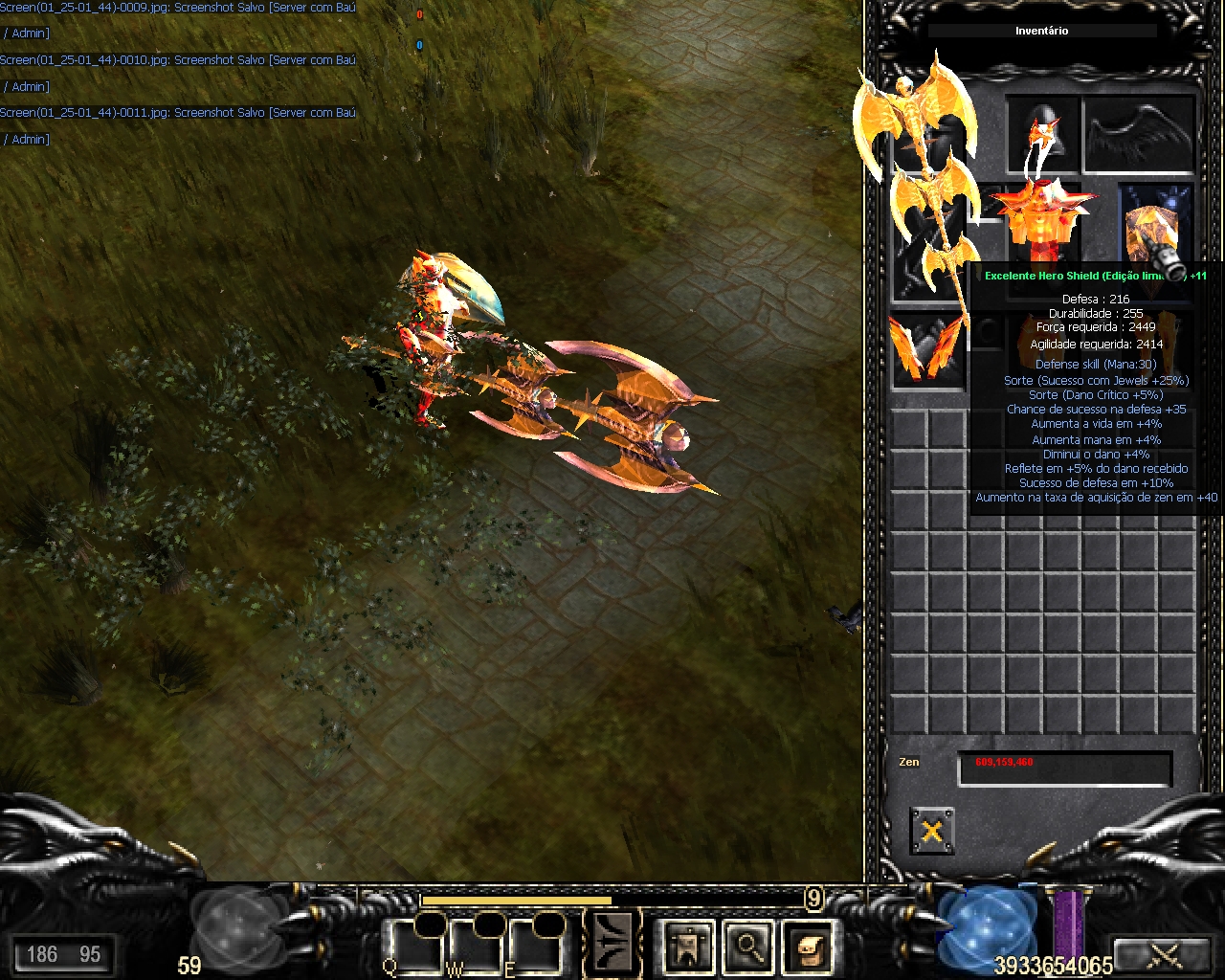
Task: Select the orange gloves equipment slot
Action: [x=925, y=350]
